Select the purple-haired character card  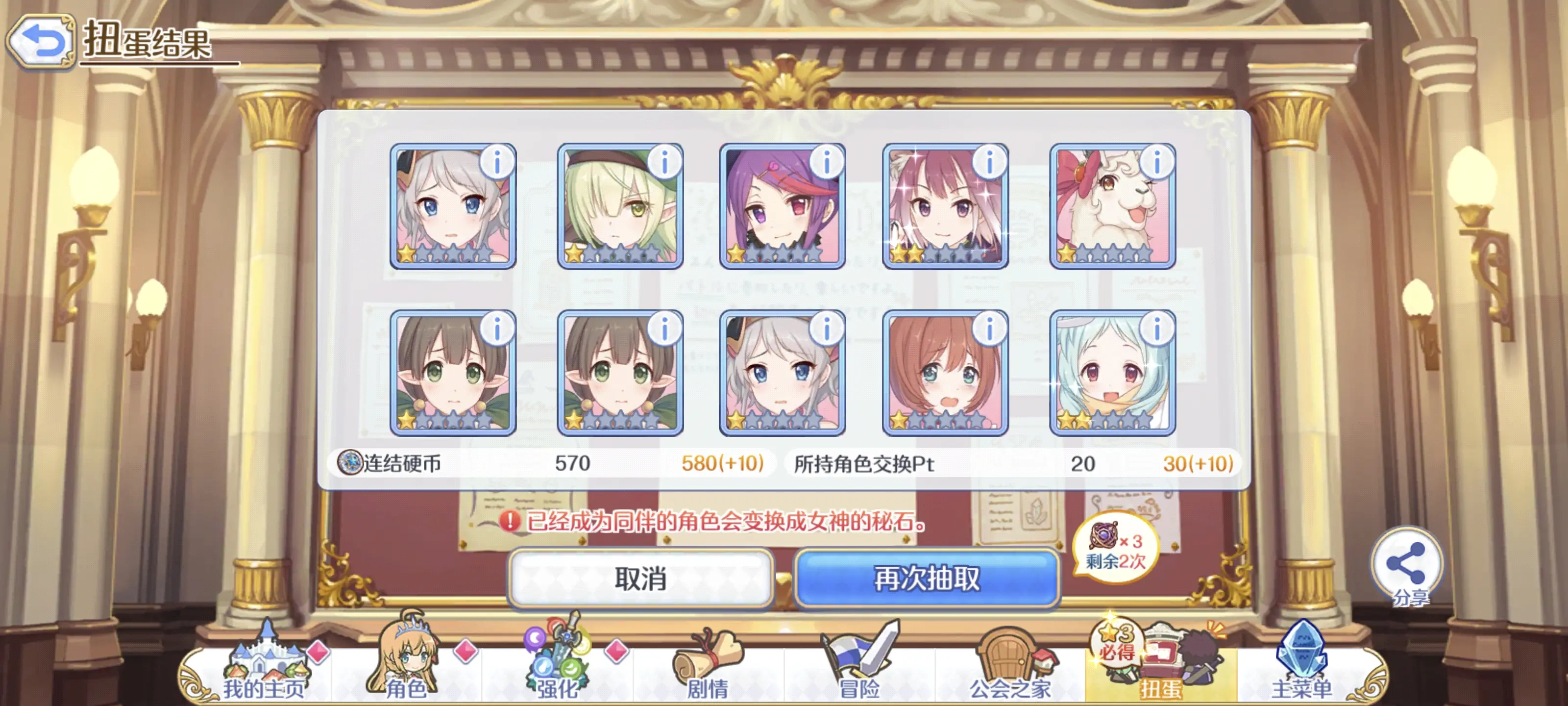tap(782, 207)
